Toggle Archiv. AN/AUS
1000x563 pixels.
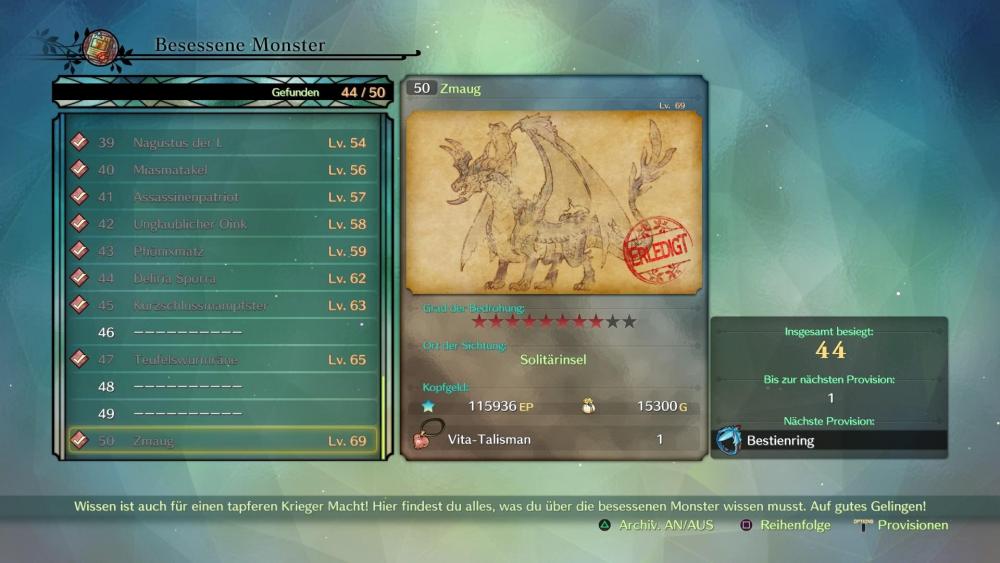click(x=656, y=525)
